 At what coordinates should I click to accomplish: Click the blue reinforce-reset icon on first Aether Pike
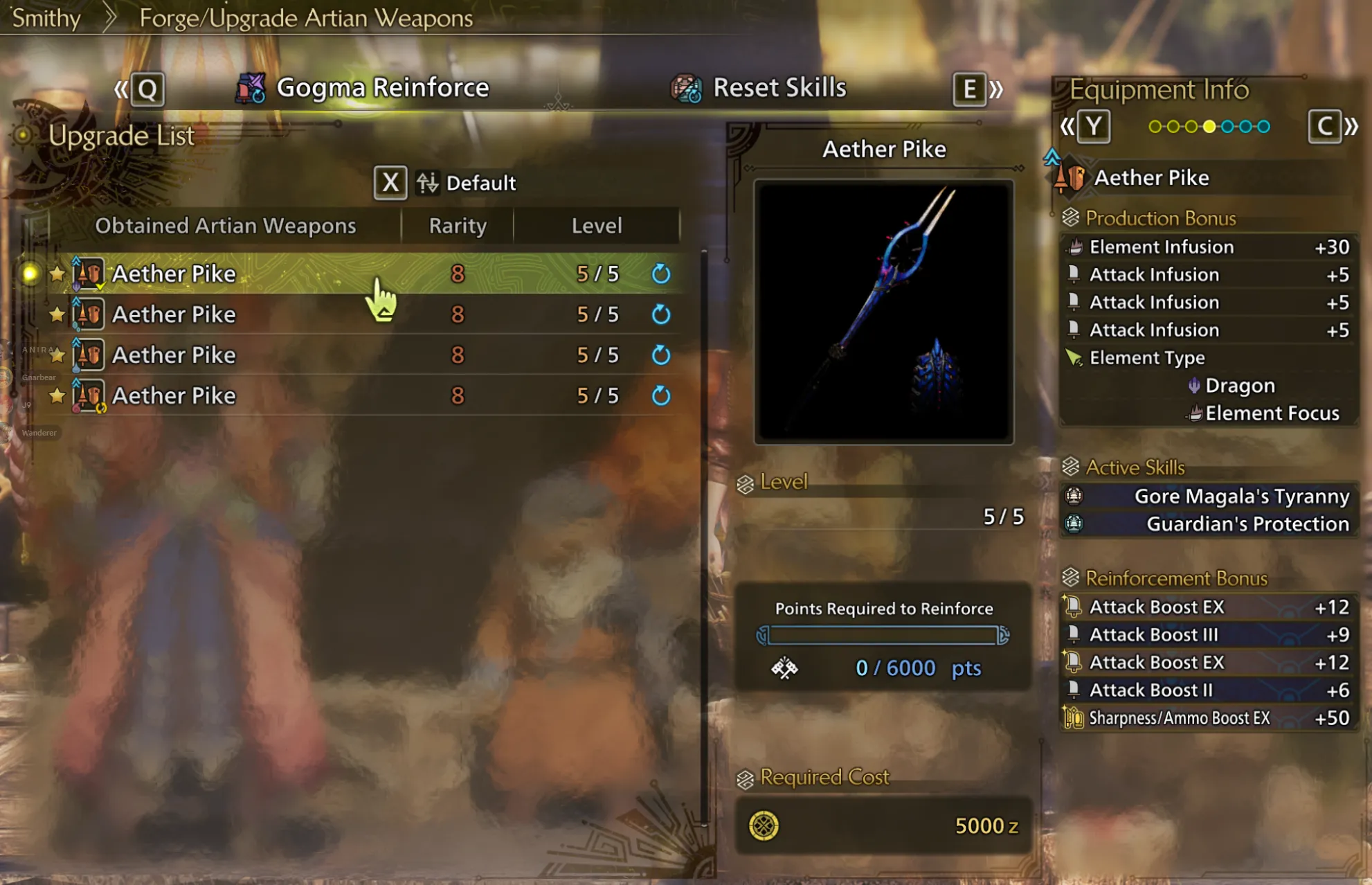661,274
